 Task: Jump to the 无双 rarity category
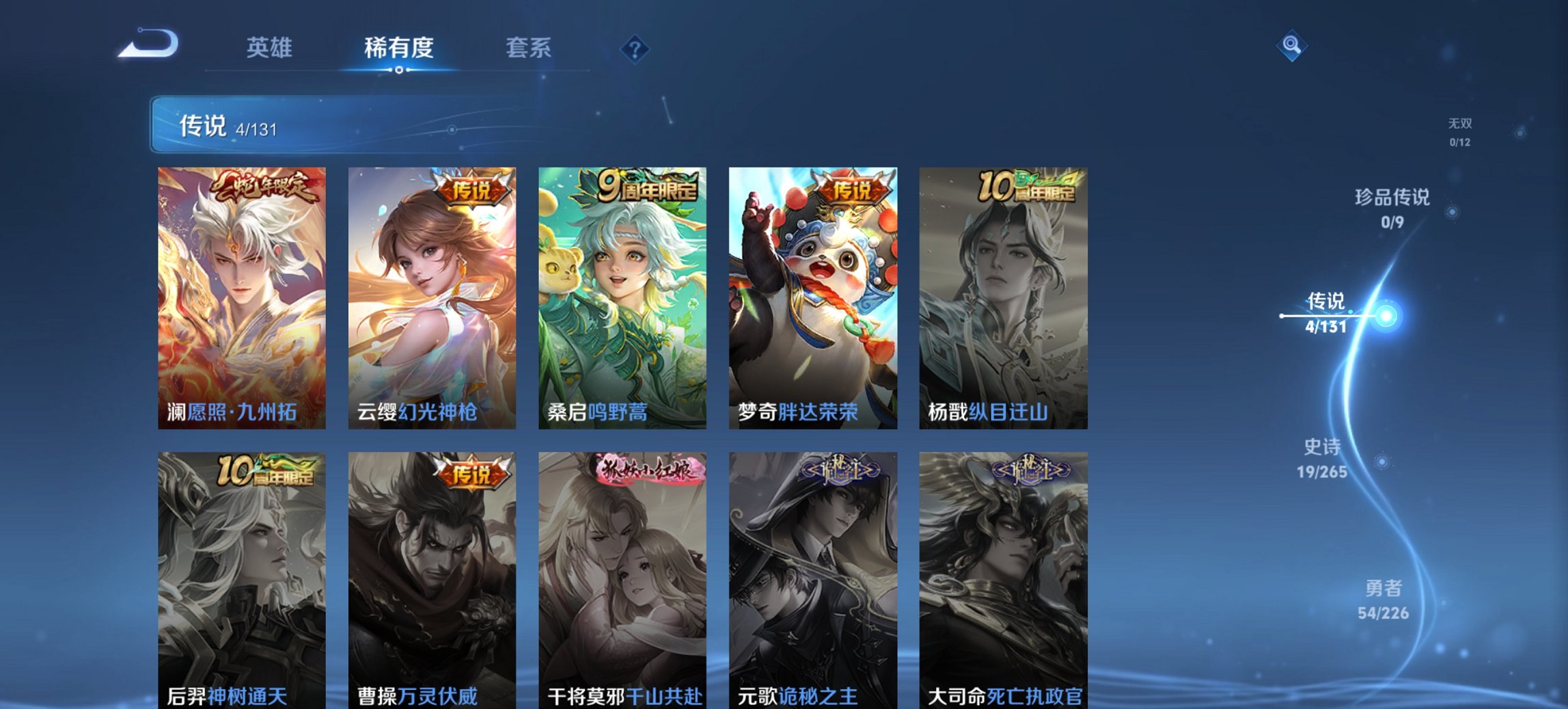[1461, 133]
